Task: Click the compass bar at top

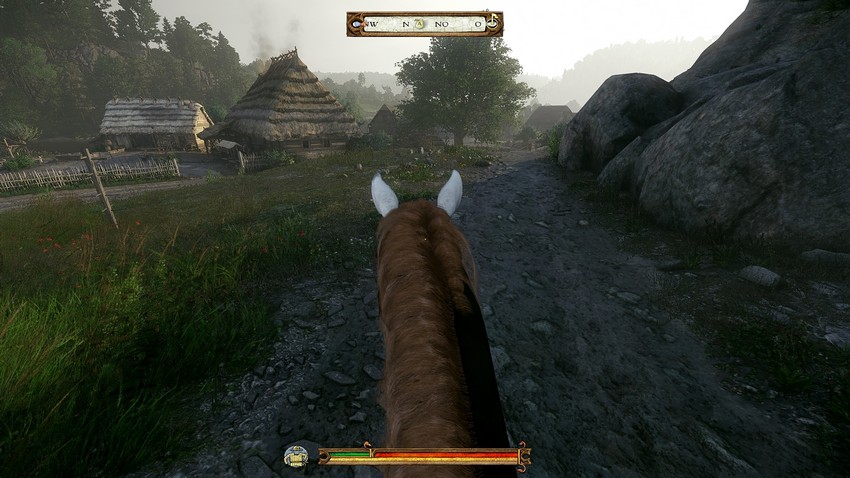Action: coord(424,23)
